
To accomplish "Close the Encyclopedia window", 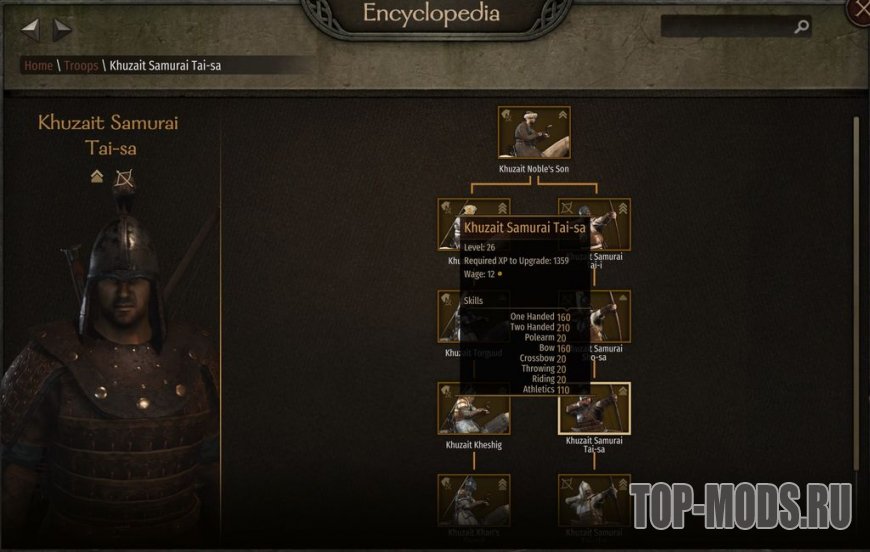I will (x=859, y=10).
